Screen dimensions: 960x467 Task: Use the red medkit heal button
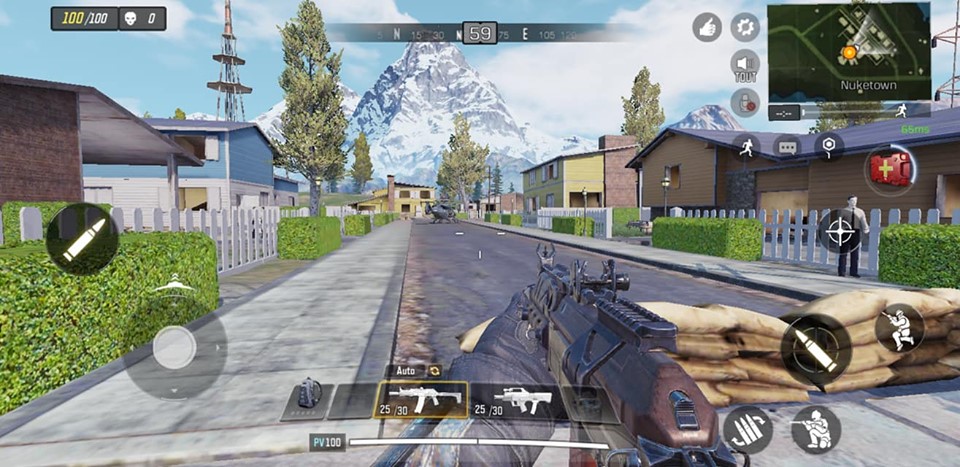pyautogui.click(x=888, y=169)
